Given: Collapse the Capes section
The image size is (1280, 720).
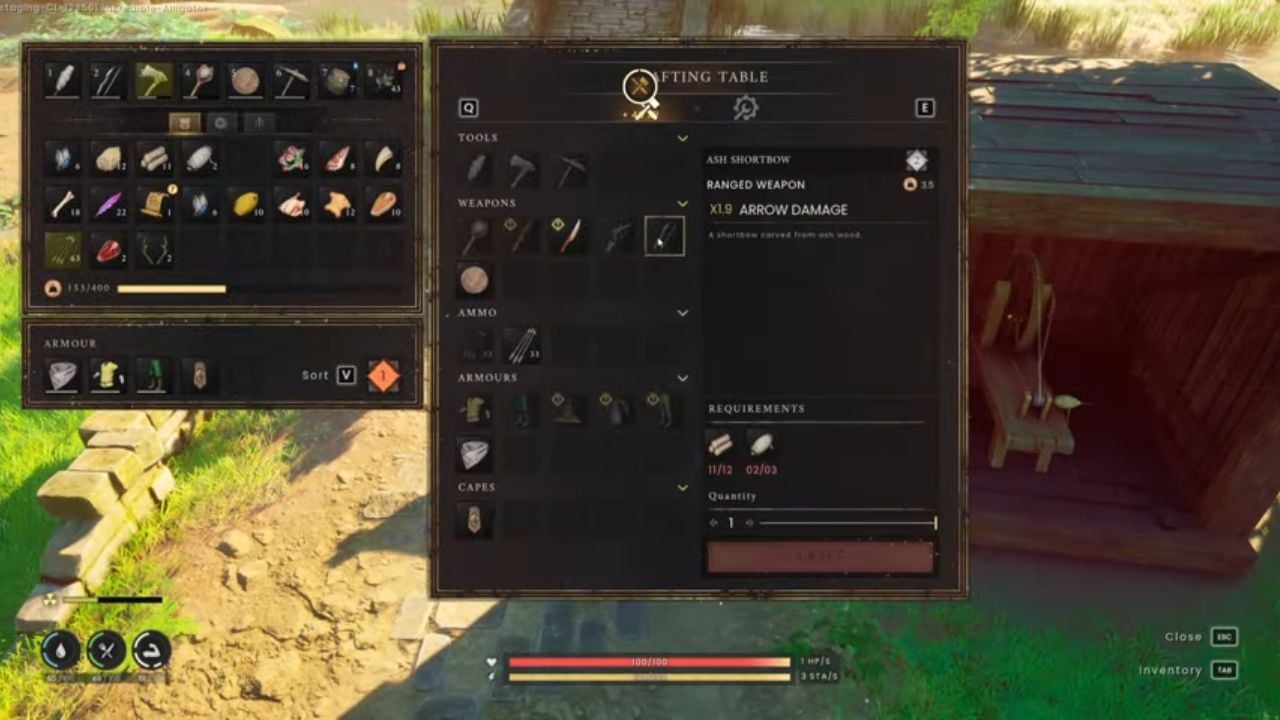Looking at the screenshot, I should pos(683,487).
